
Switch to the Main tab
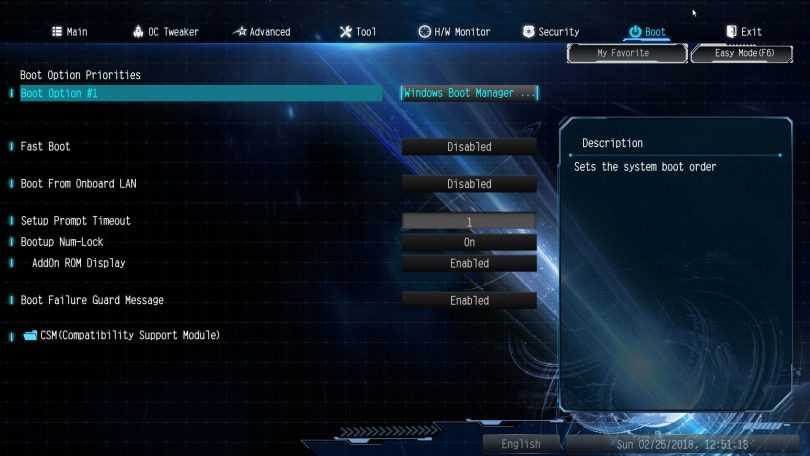tap(69, 32)
